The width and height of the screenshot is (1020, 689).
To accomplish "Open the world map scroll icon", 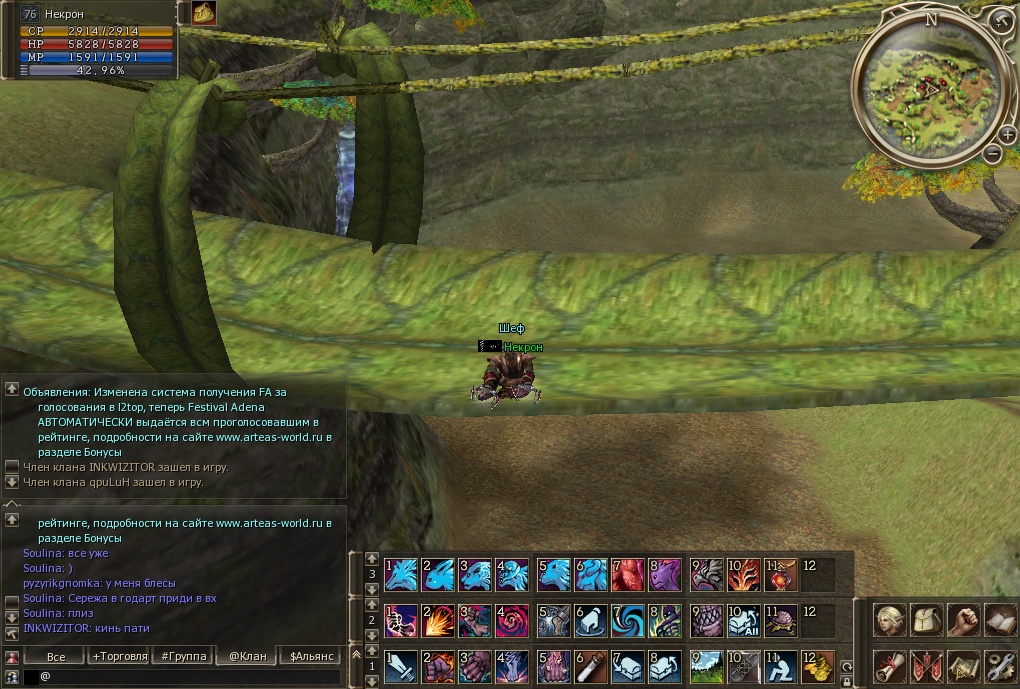I will click(963, 666).
